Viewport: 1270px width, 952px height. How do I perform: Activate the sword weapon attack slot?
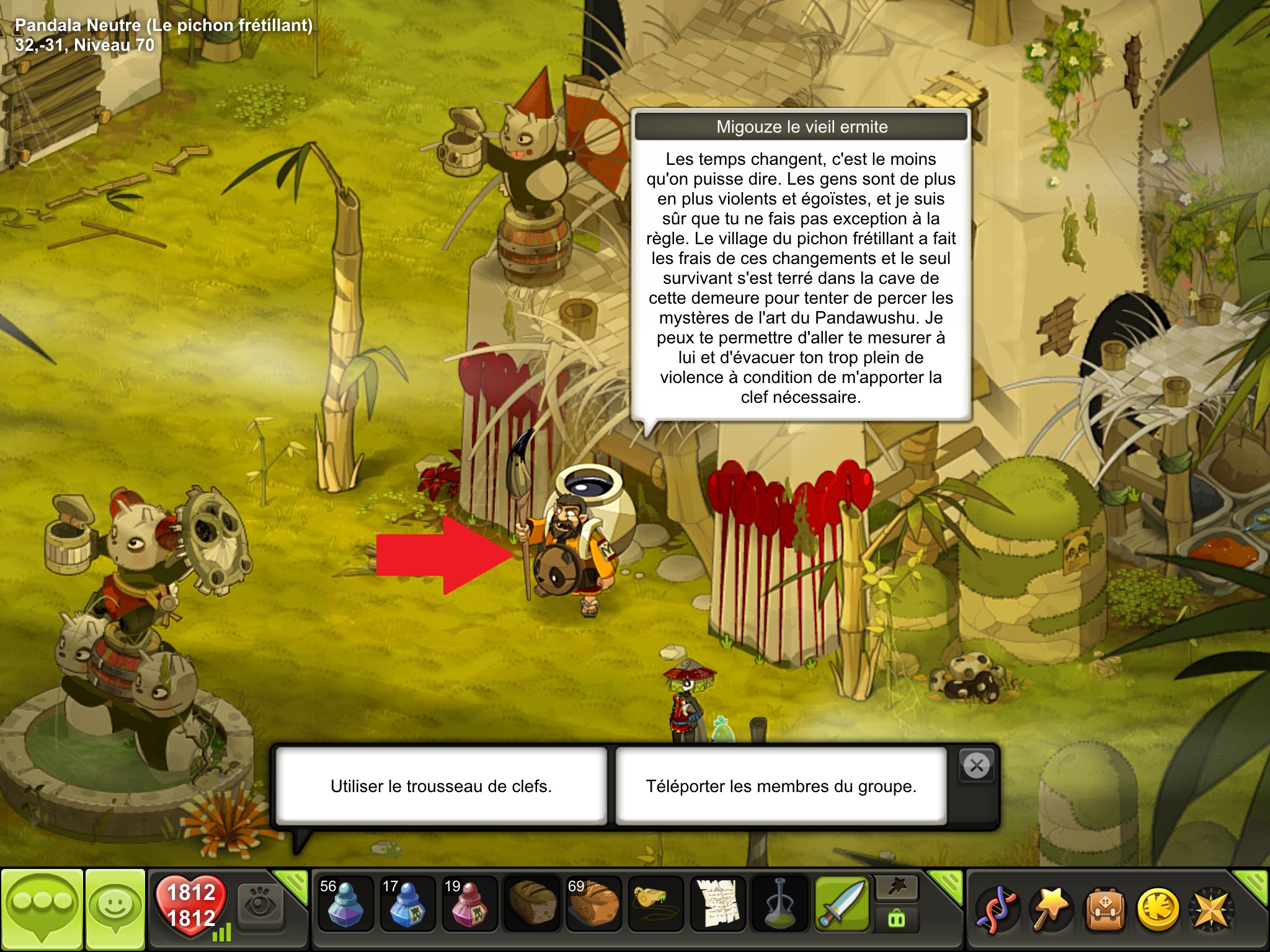[x=842, y=905]
